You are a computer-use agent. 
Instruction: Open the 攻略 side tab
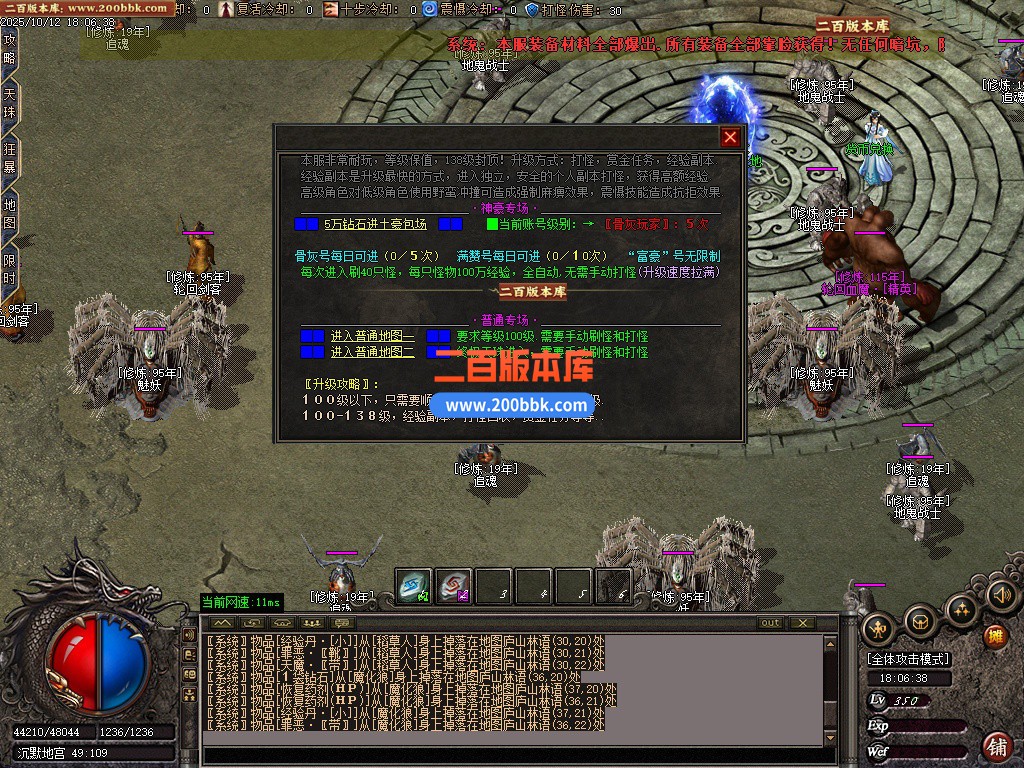click(x=10, y=49)
